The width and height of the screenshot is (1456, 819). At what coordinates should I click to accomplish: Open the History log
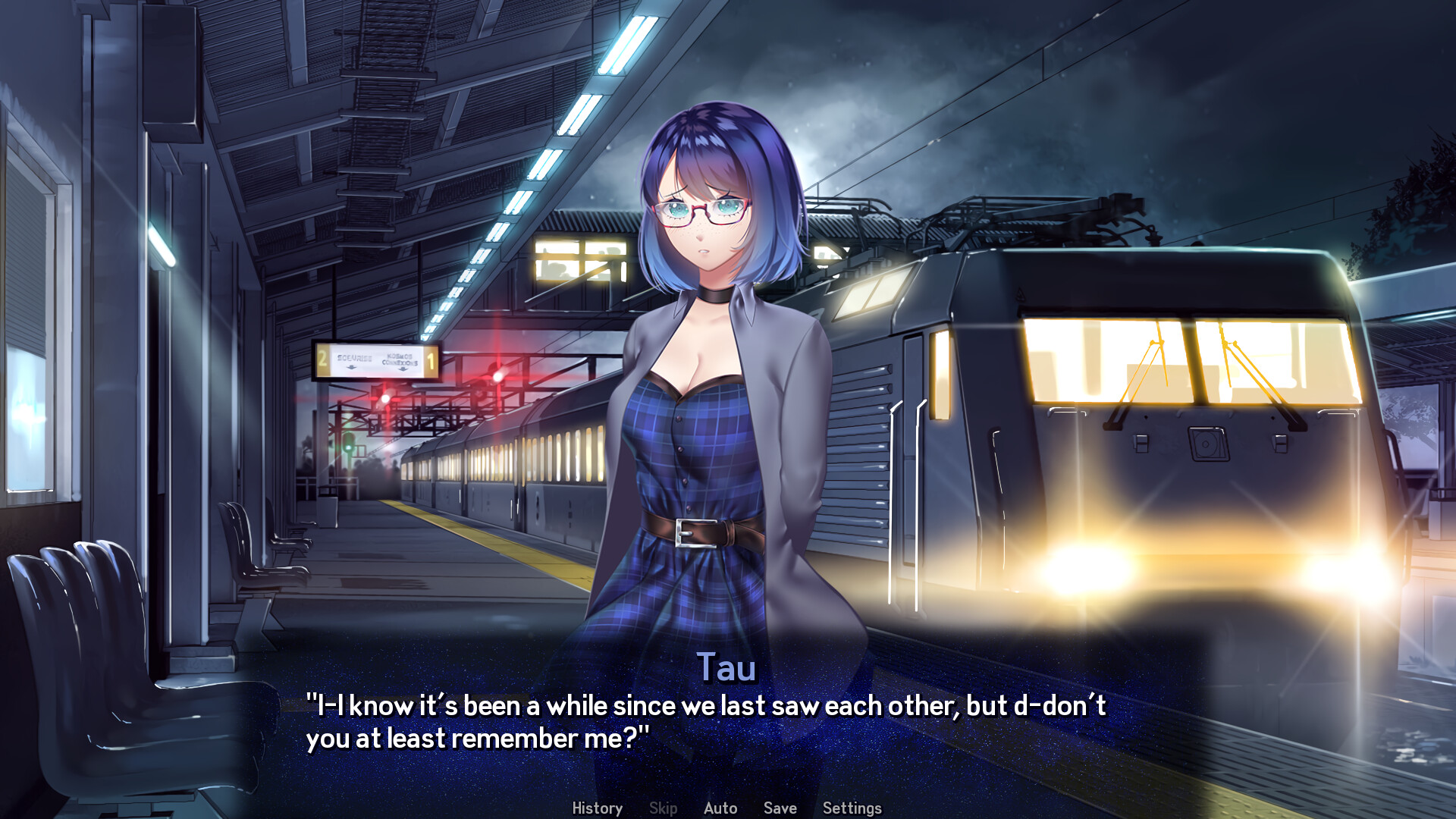click(597, 808)
